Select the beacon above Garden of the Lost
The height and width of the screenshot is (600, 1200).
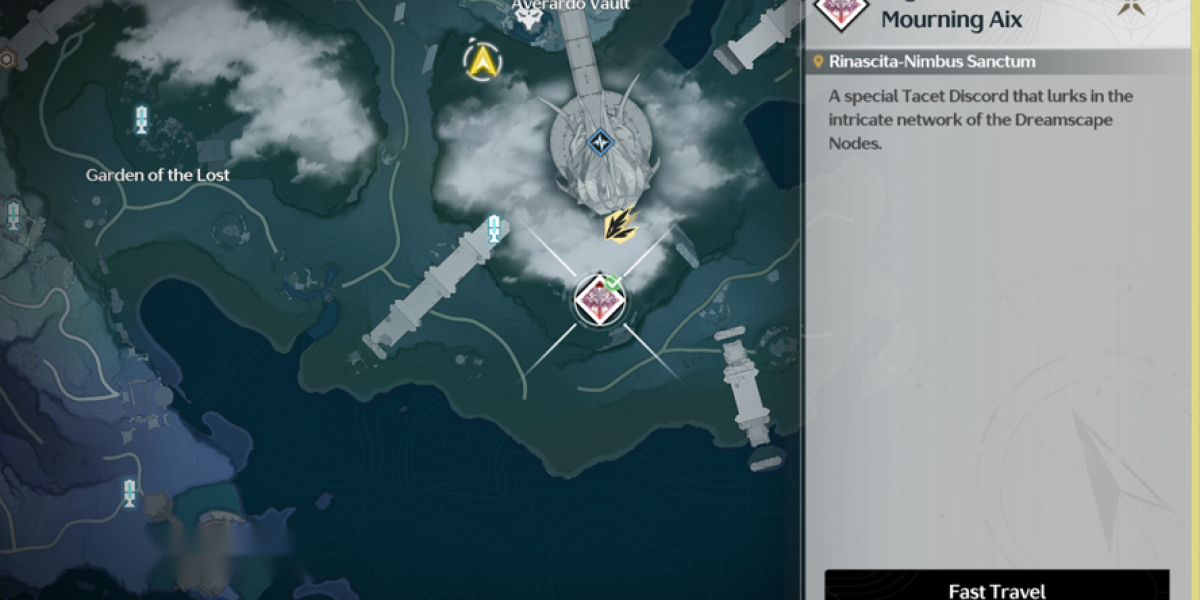pos(141,119)
